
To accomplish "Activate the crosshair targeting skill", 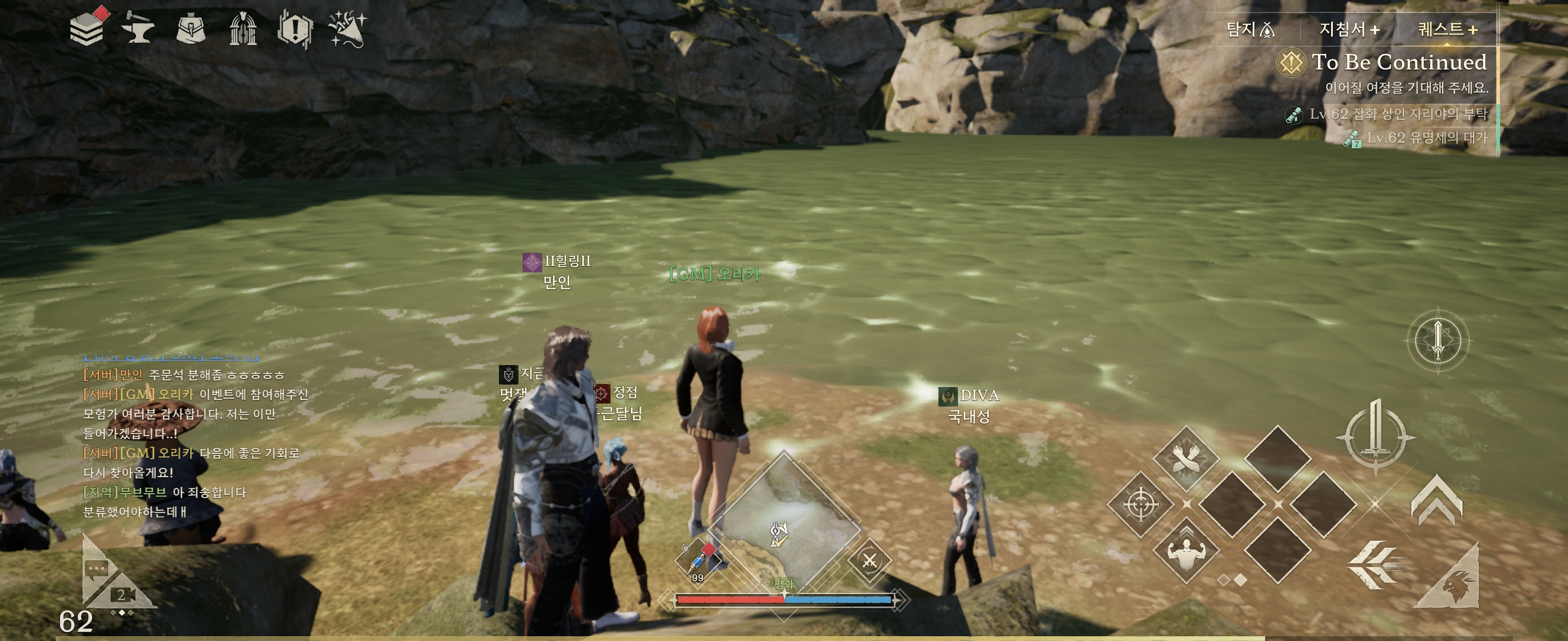I will pyautogui.click(x=1140, y=504).
